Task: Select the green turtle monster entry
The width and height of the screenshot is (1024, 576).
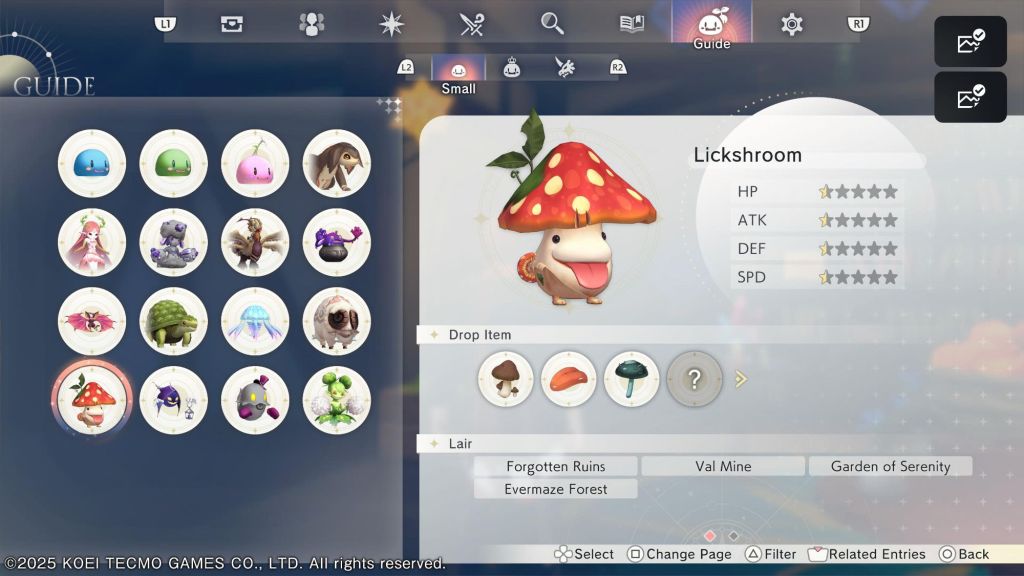Action: (x=174, y=321)
